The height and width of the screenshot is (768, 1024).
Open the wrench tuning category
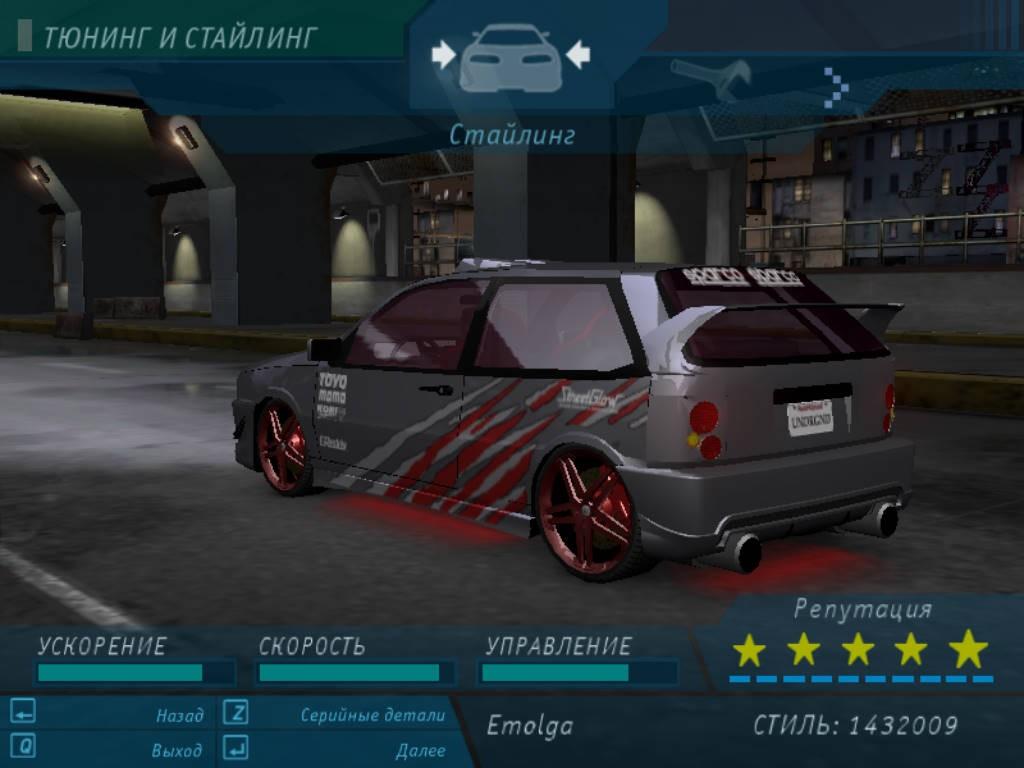coord(712,80)
